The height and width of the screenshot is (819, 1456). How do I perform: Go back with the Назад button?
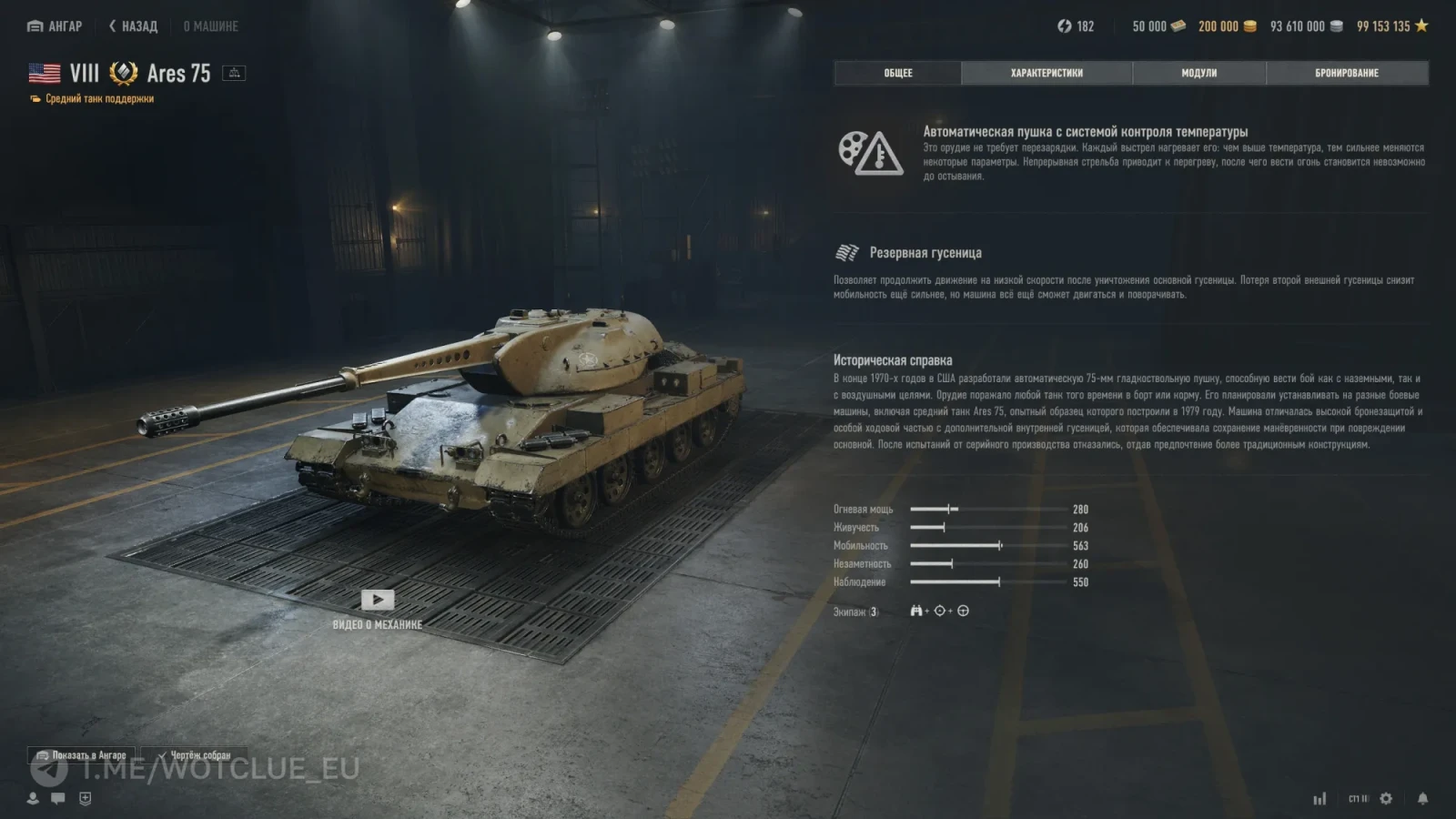134,26
